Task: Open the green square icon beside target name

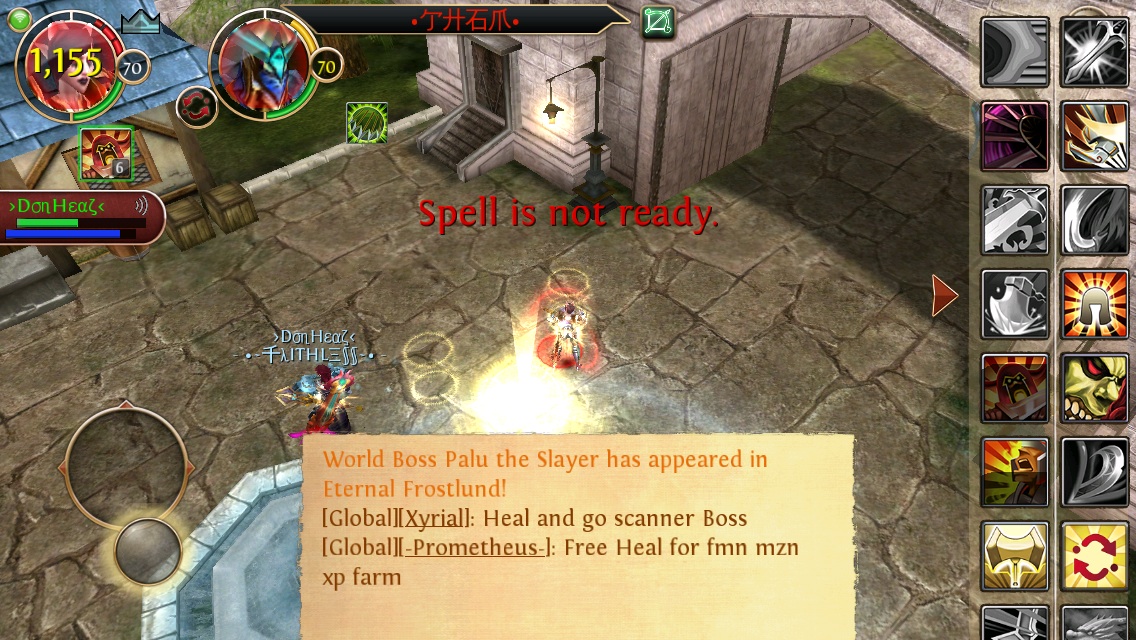Action: tap(658, 21)
